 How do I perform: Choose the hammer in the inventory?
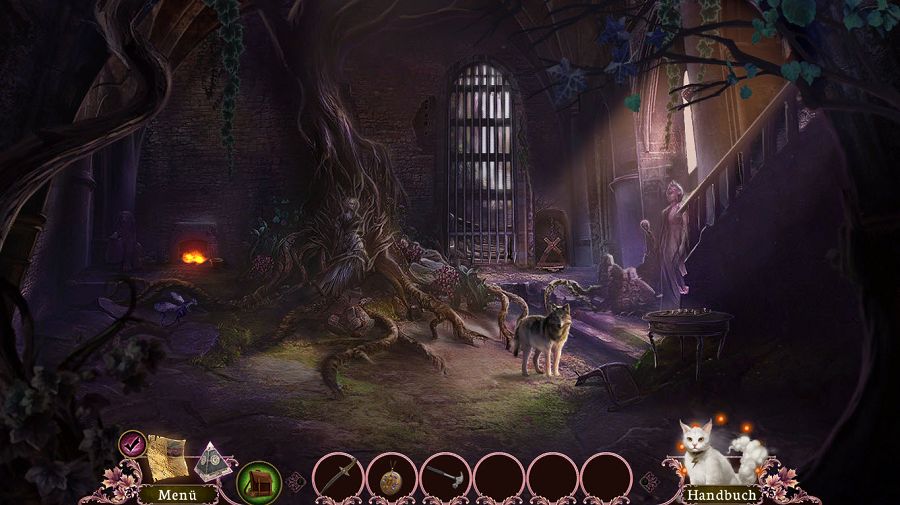445,476
